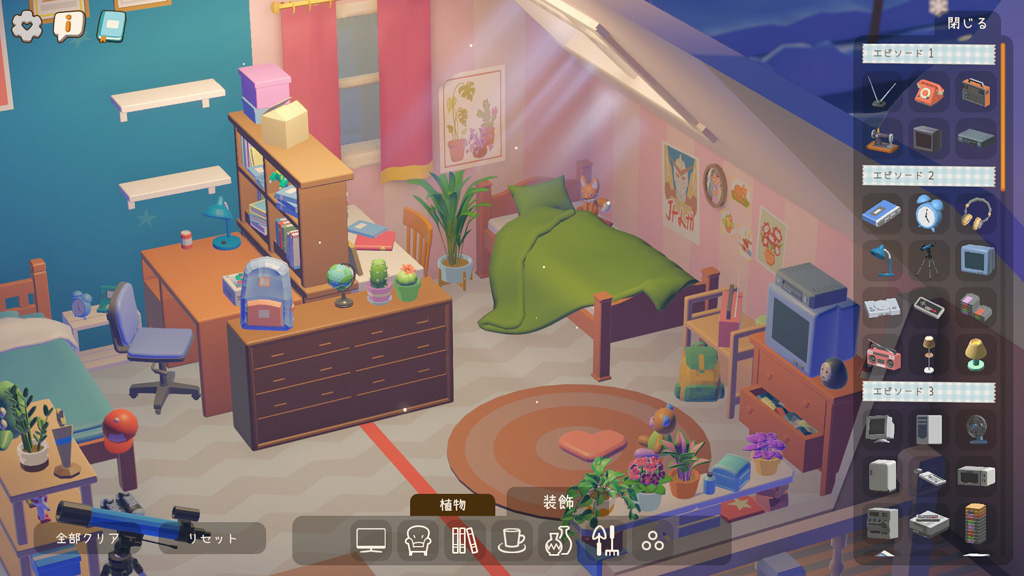The image size is (1024, 576).
Task: Open the gear settings menu
Action: coord(27,26)
